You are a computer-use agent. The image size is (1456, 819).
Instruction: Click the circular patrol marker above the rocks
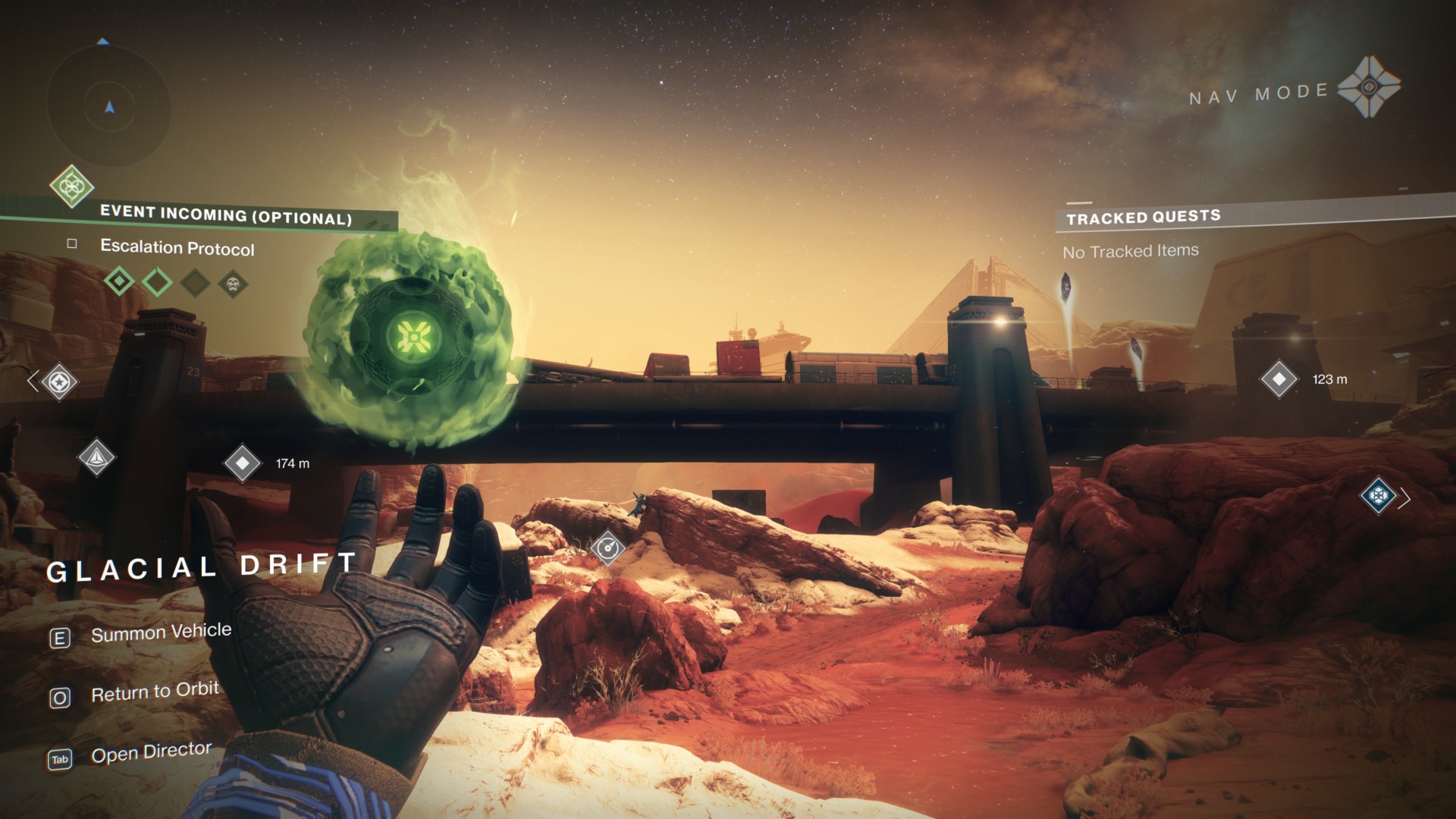[607, 548]
